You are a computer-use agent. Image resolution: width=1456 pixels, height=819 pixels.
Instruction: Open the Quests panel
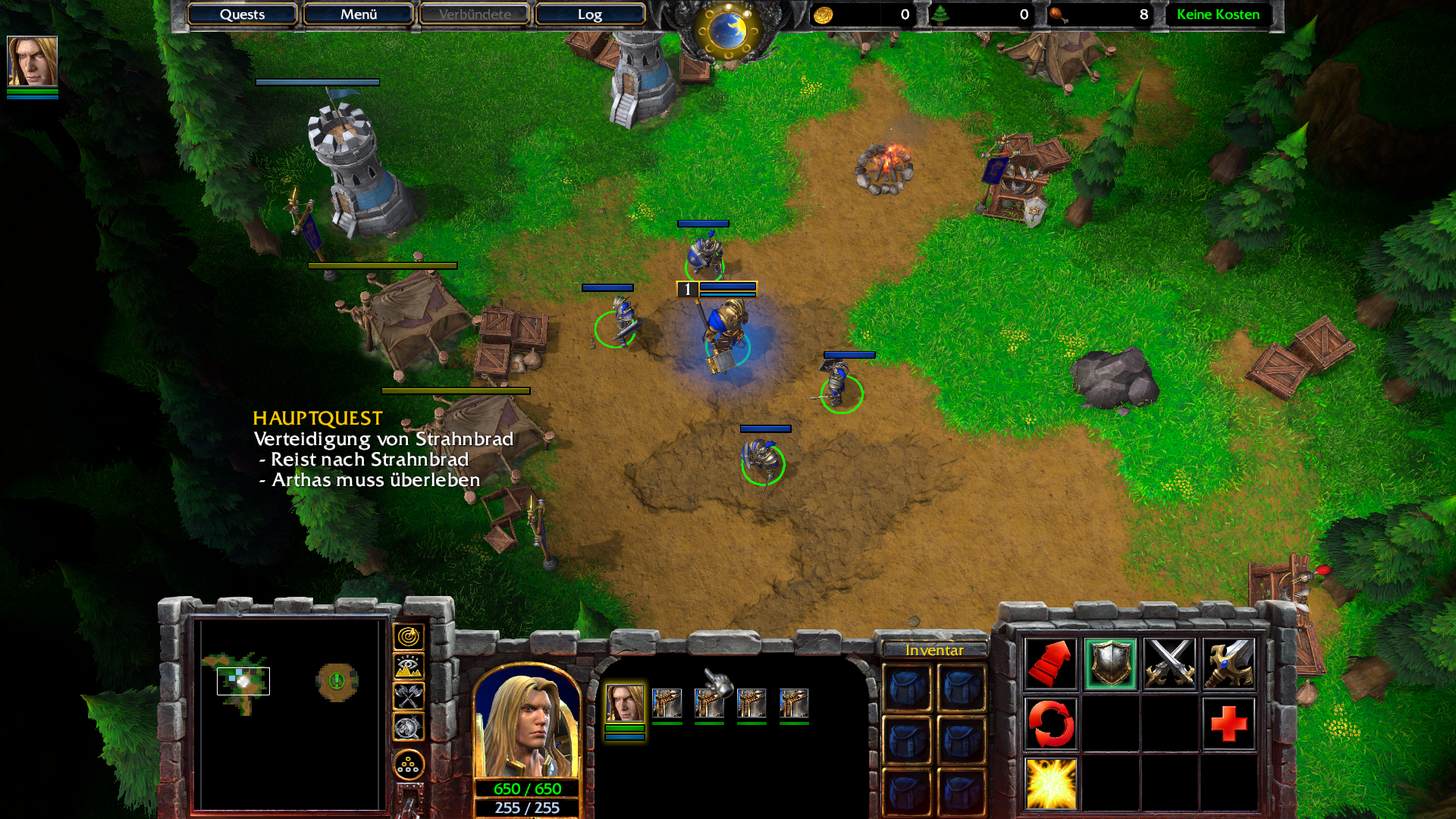click(x=242, y=14)
